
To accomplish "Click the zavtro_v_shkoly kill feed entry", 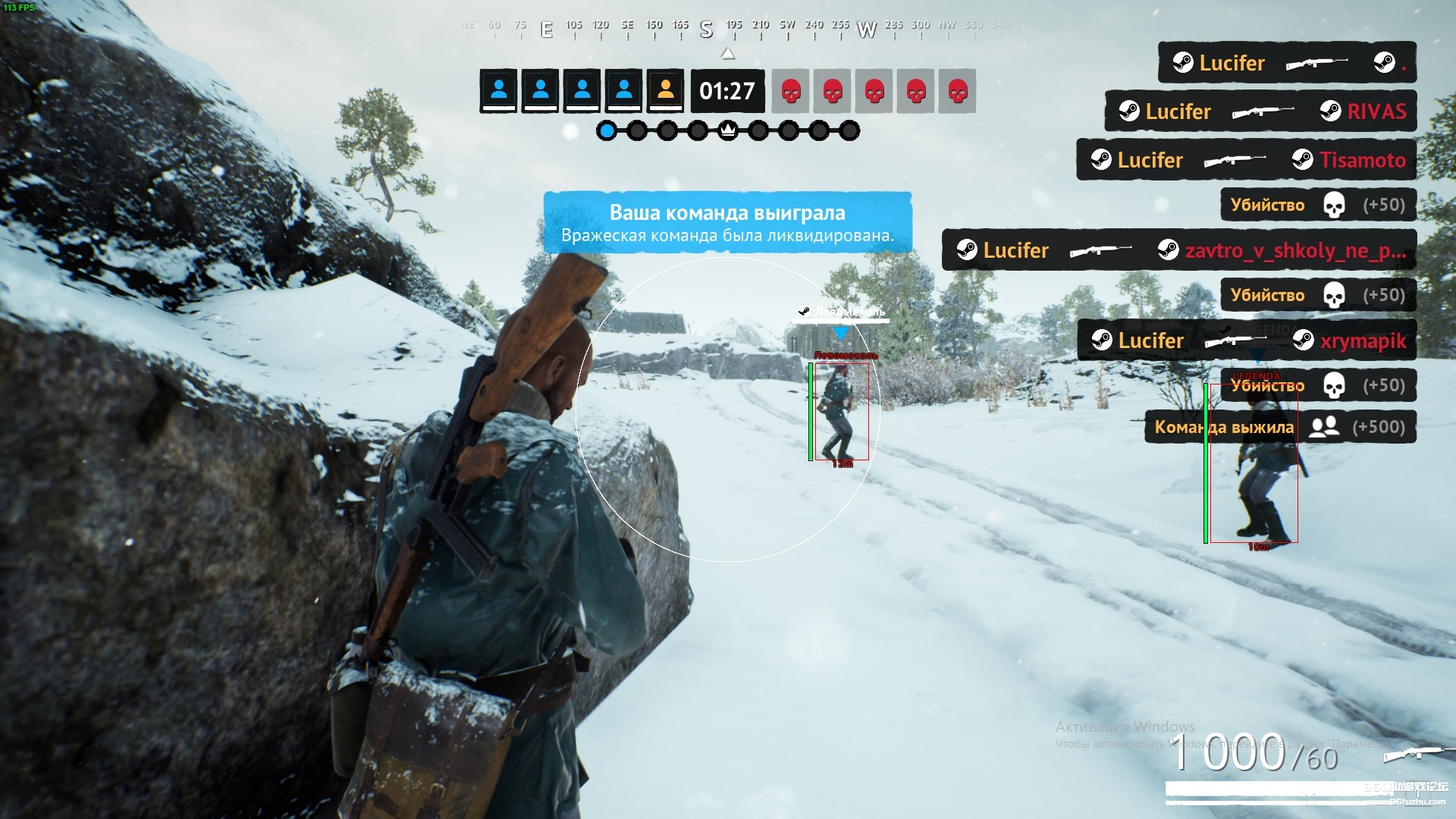I will 1178,250.
